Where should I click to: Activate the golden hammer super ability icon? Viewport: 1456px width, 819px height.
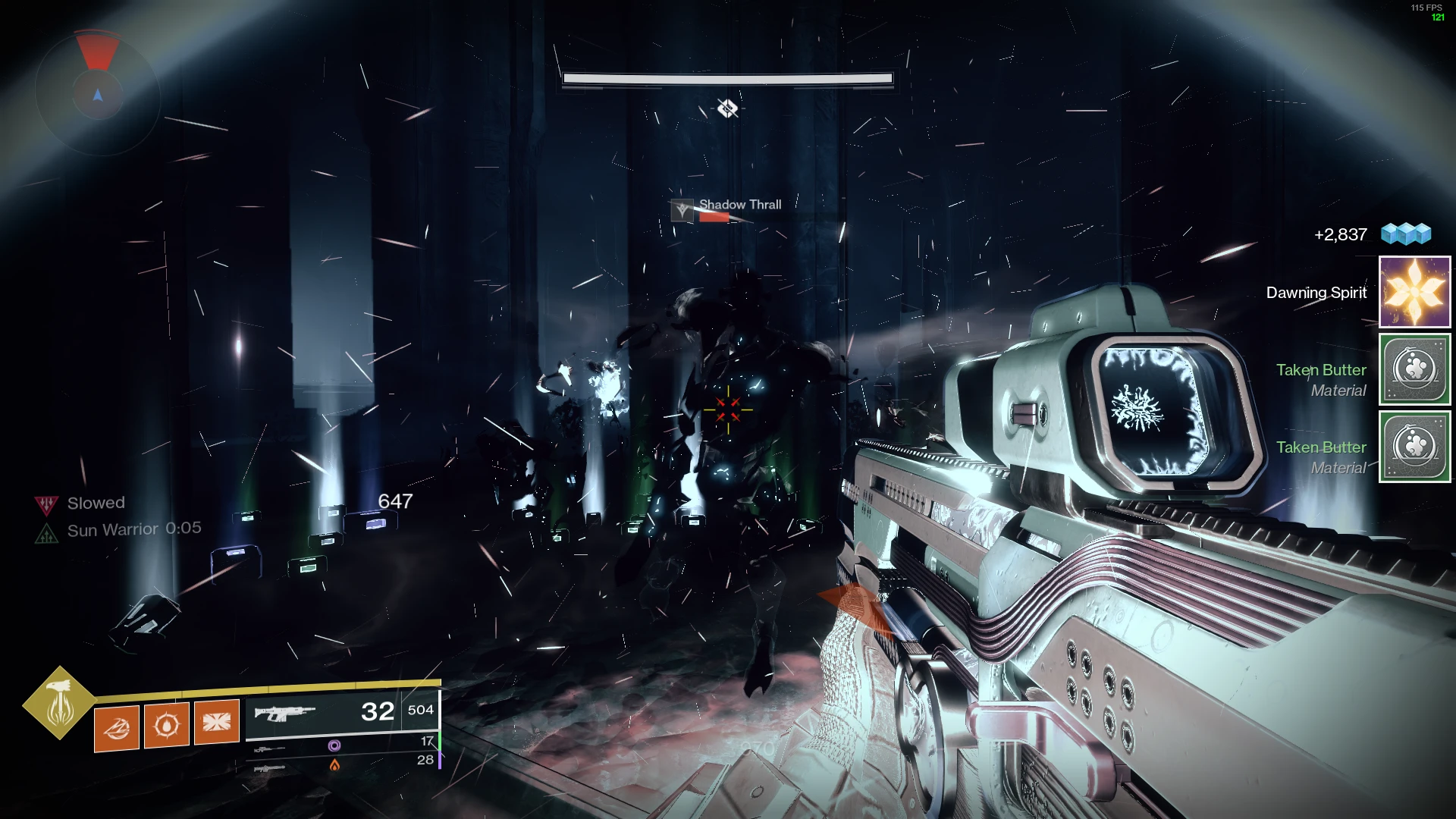pos(59,703)
